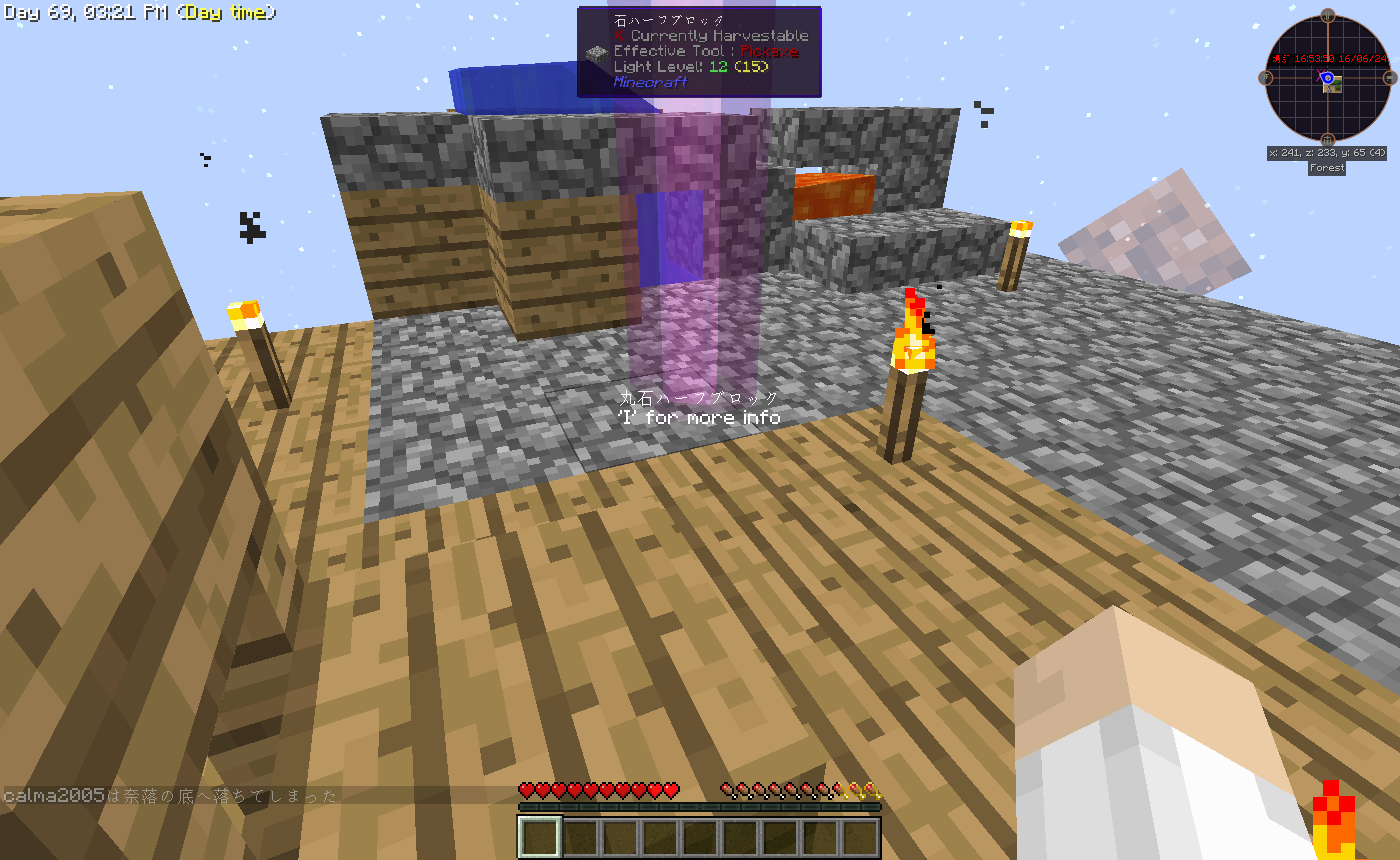Select the highlighted first hotbar slot
The height and width of the screenshot is (860, 1400).
point(540,837)
